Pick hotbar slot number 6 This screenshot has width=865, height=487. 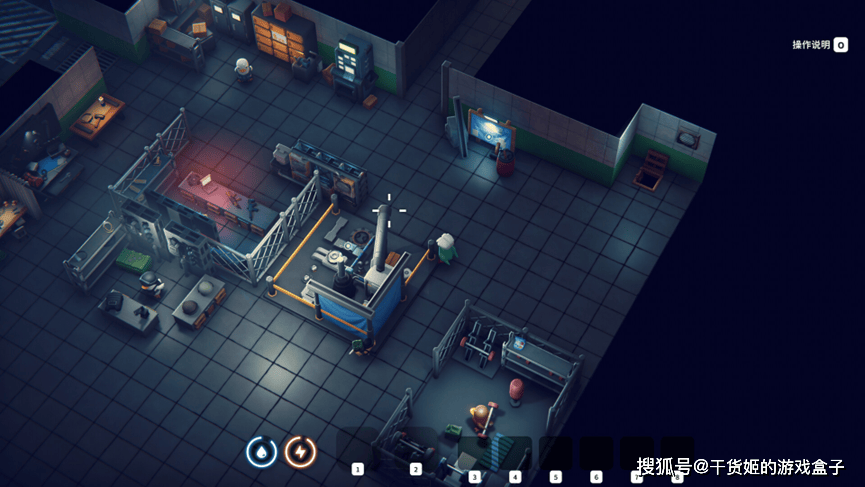[x=597, y=454]
